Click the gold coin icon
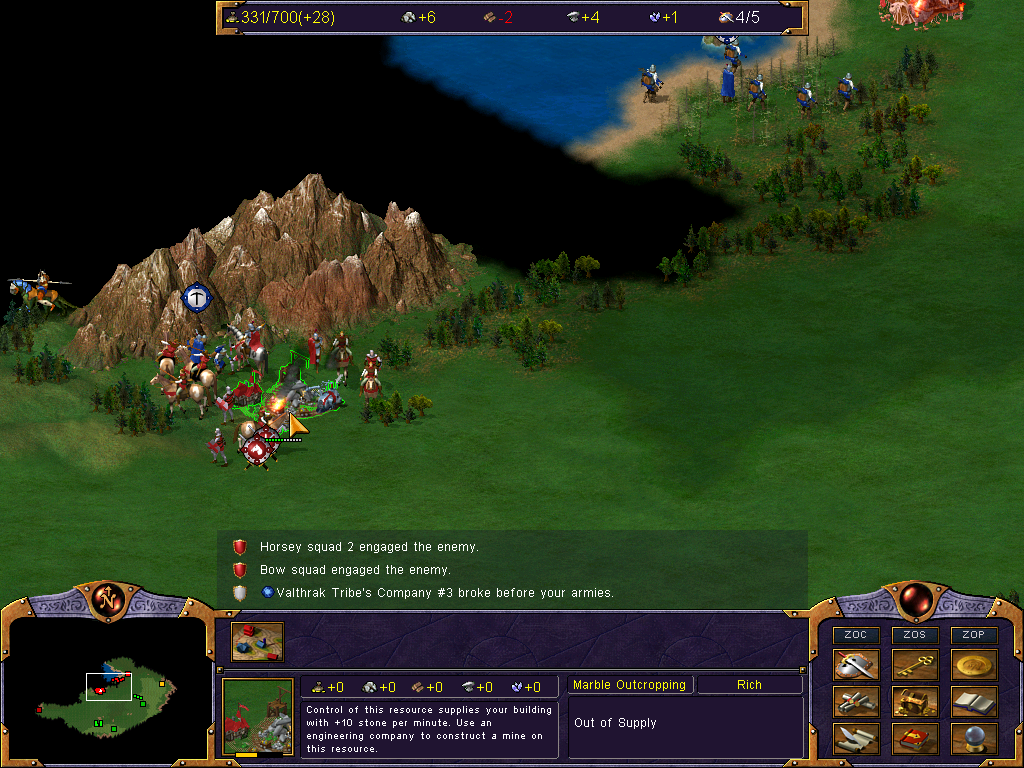1024x768 pixels. tap(974, 665)
